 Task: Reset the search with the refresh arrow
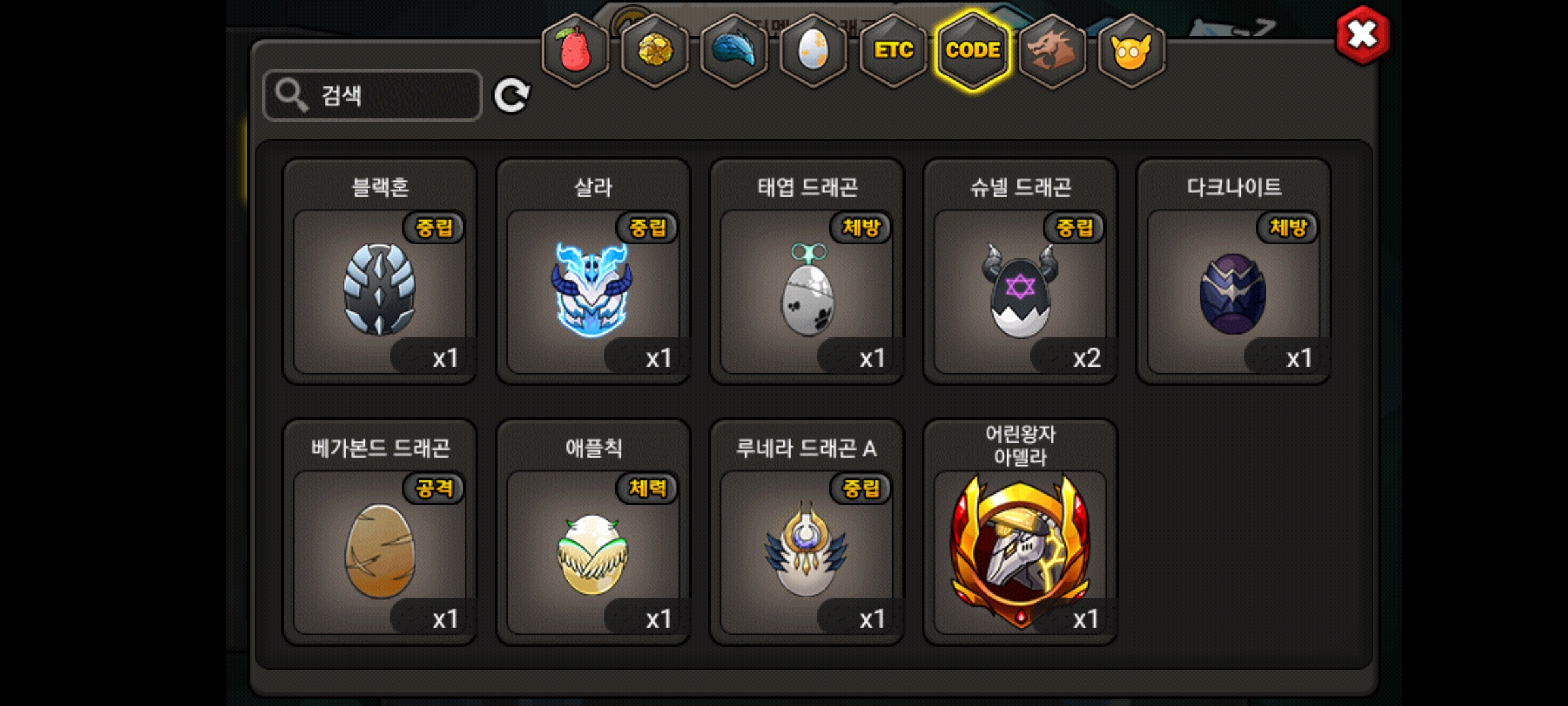511,96
